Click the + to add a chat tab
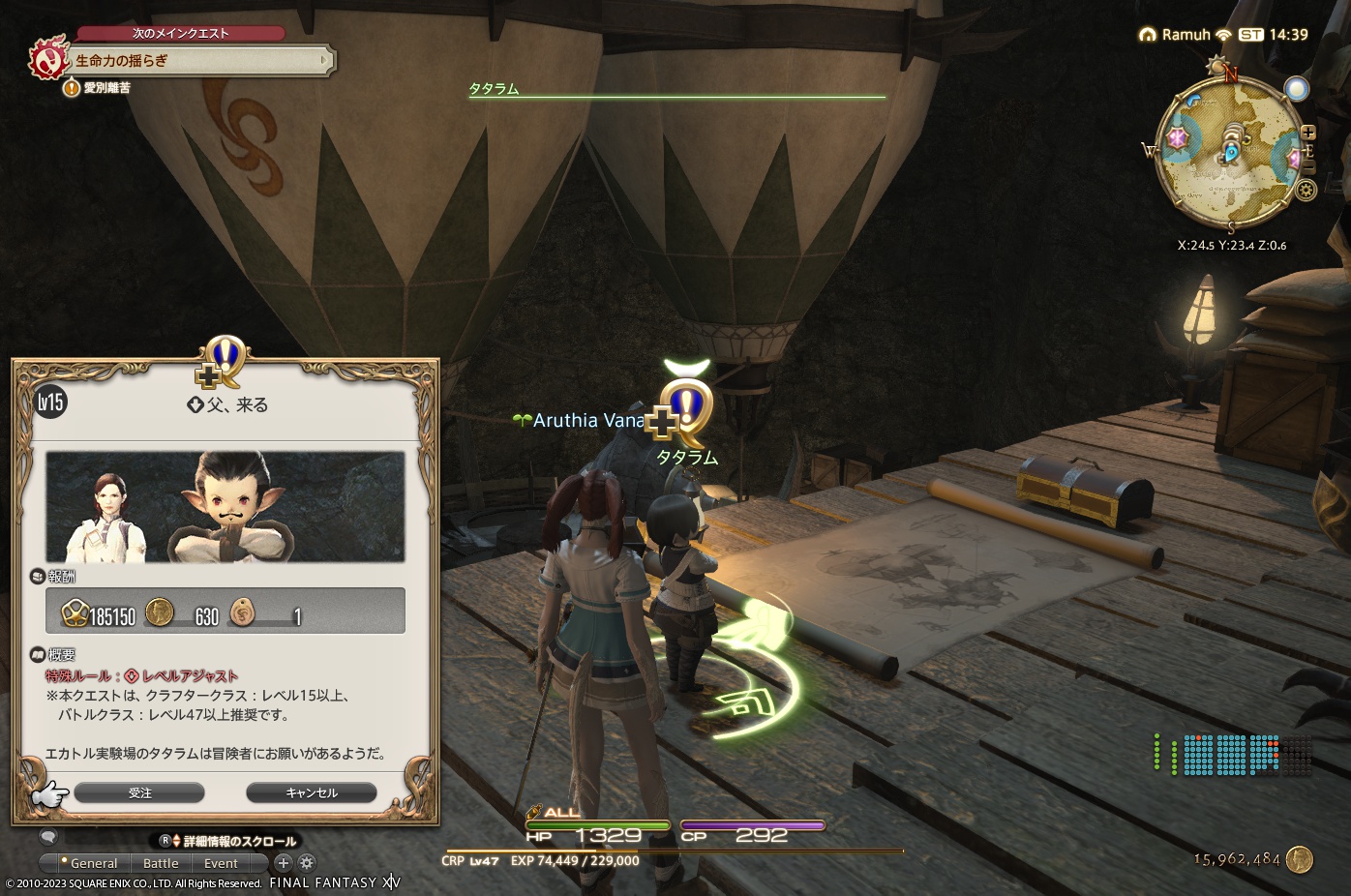Screen dimensions: 1351x896 [284, 862]
